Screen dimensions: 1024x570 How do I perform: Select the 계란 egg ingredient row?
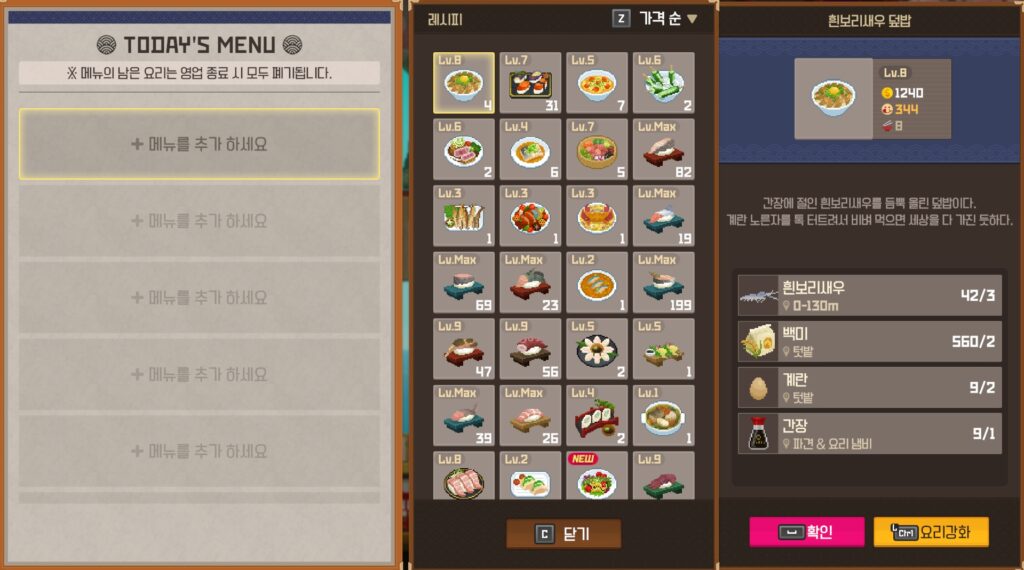coord(869,387)
